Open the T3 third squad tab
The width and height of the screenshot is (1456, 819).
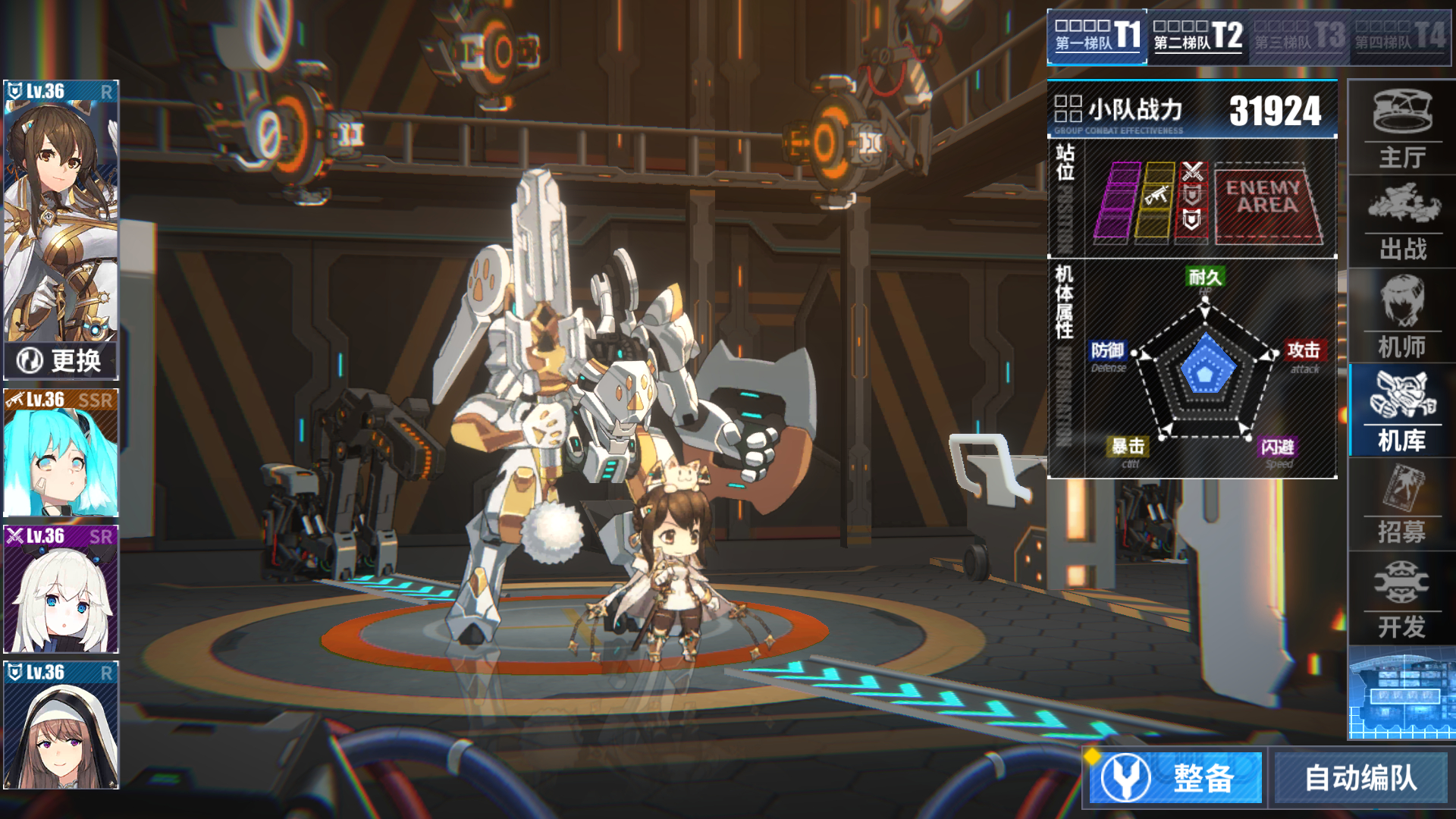click(x=1299, y=36)
